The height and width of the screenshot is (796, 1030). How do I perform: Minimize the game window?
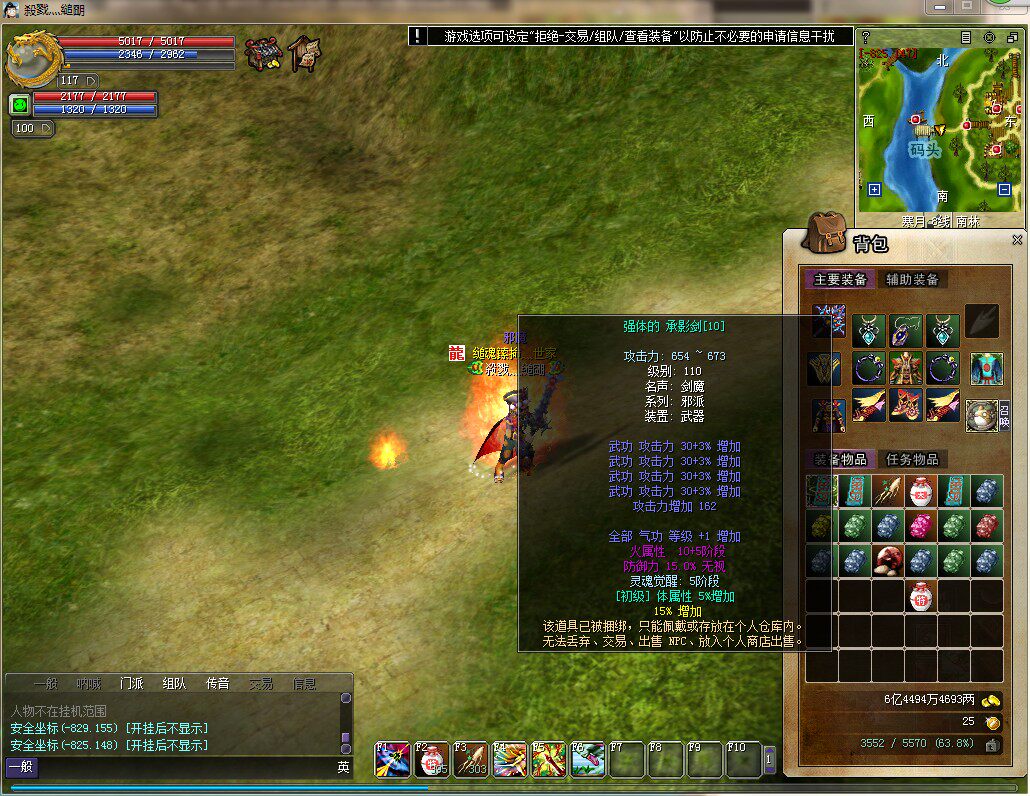click(939, 6)
